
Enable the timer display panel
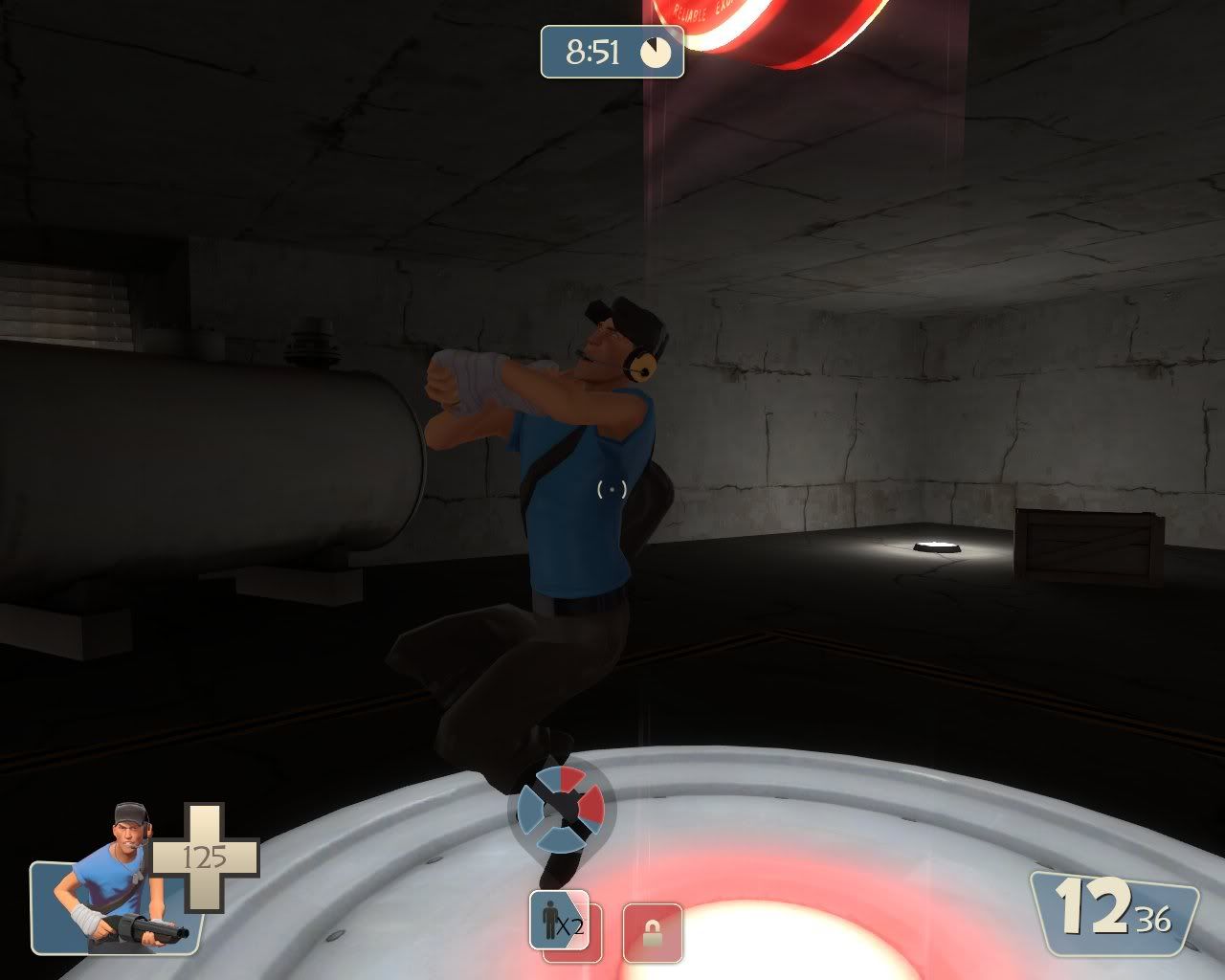pyautogui.click(x=612, y=53)
